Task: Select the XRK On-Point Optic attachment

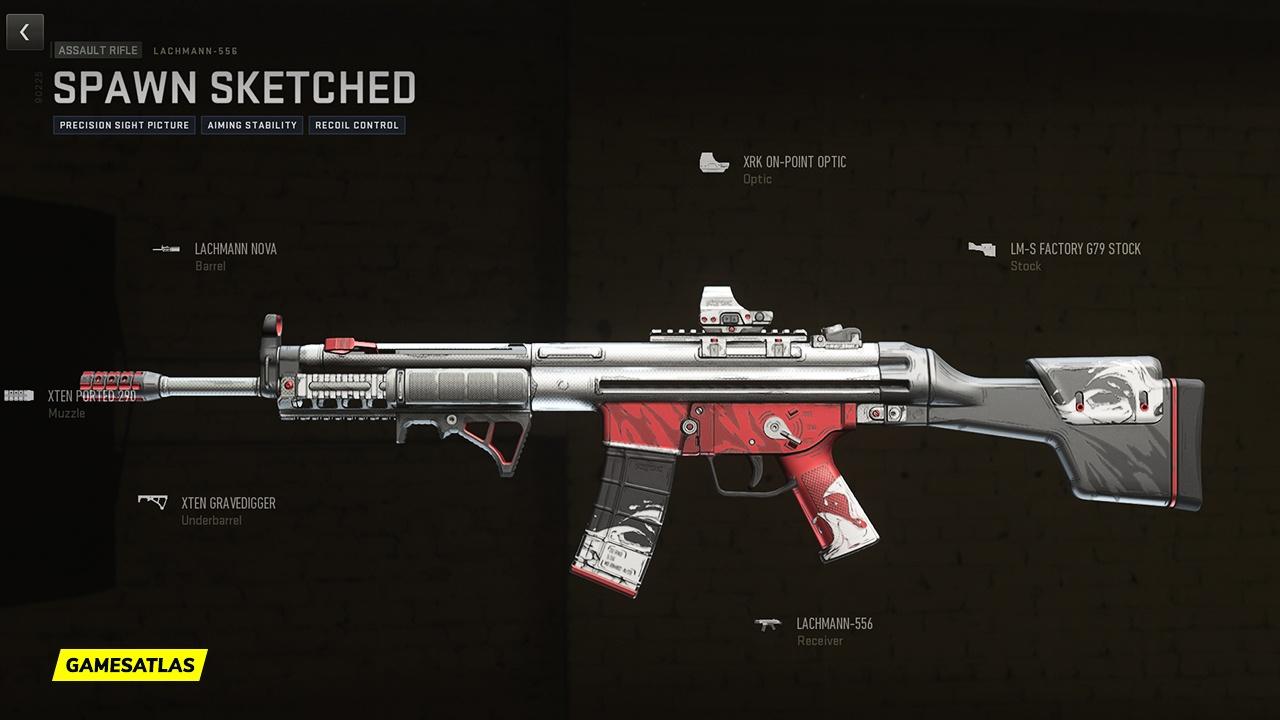Action: 794,162
